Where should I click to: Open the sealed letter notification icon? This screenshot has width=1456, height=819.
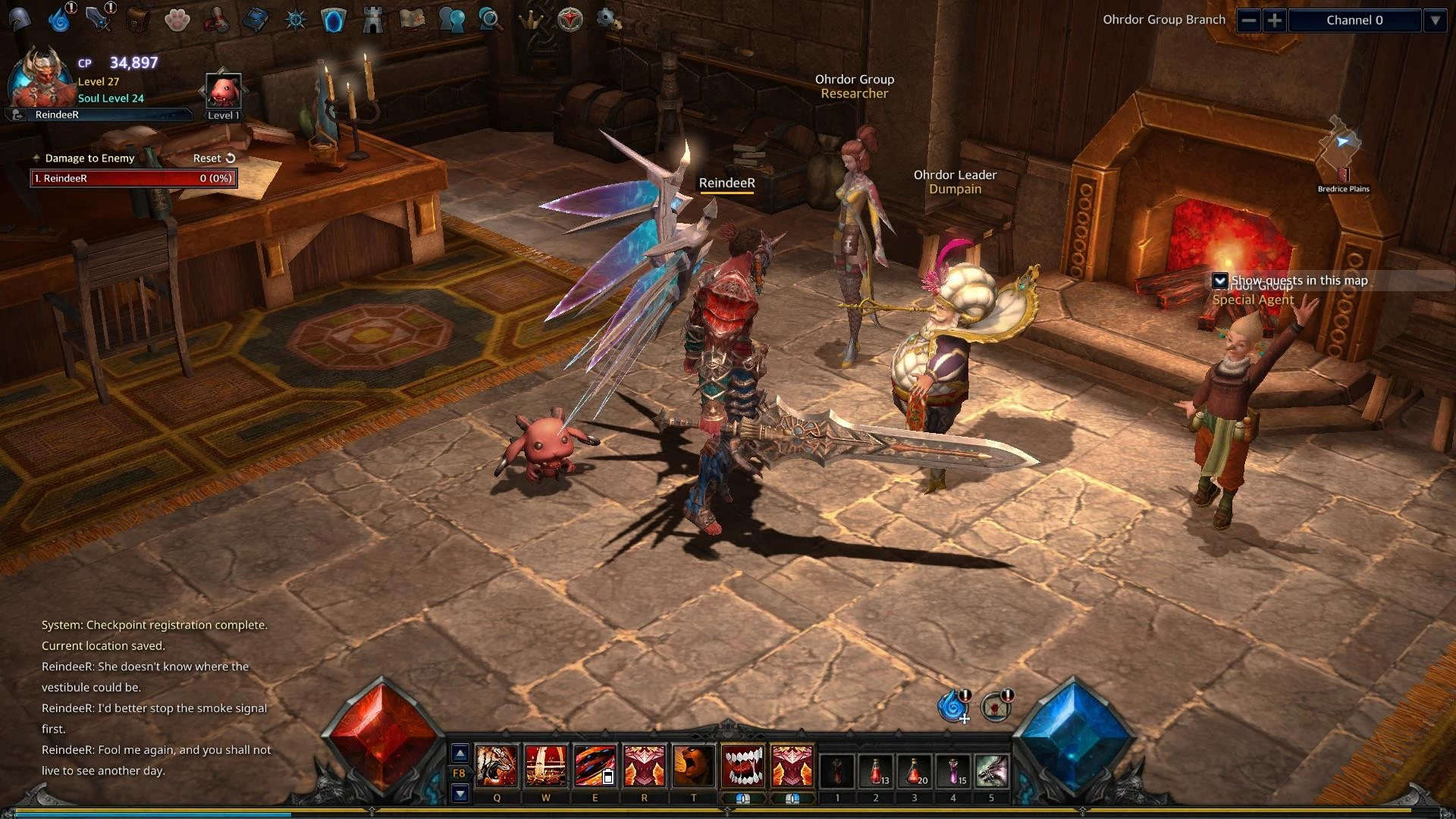(995, 708)
